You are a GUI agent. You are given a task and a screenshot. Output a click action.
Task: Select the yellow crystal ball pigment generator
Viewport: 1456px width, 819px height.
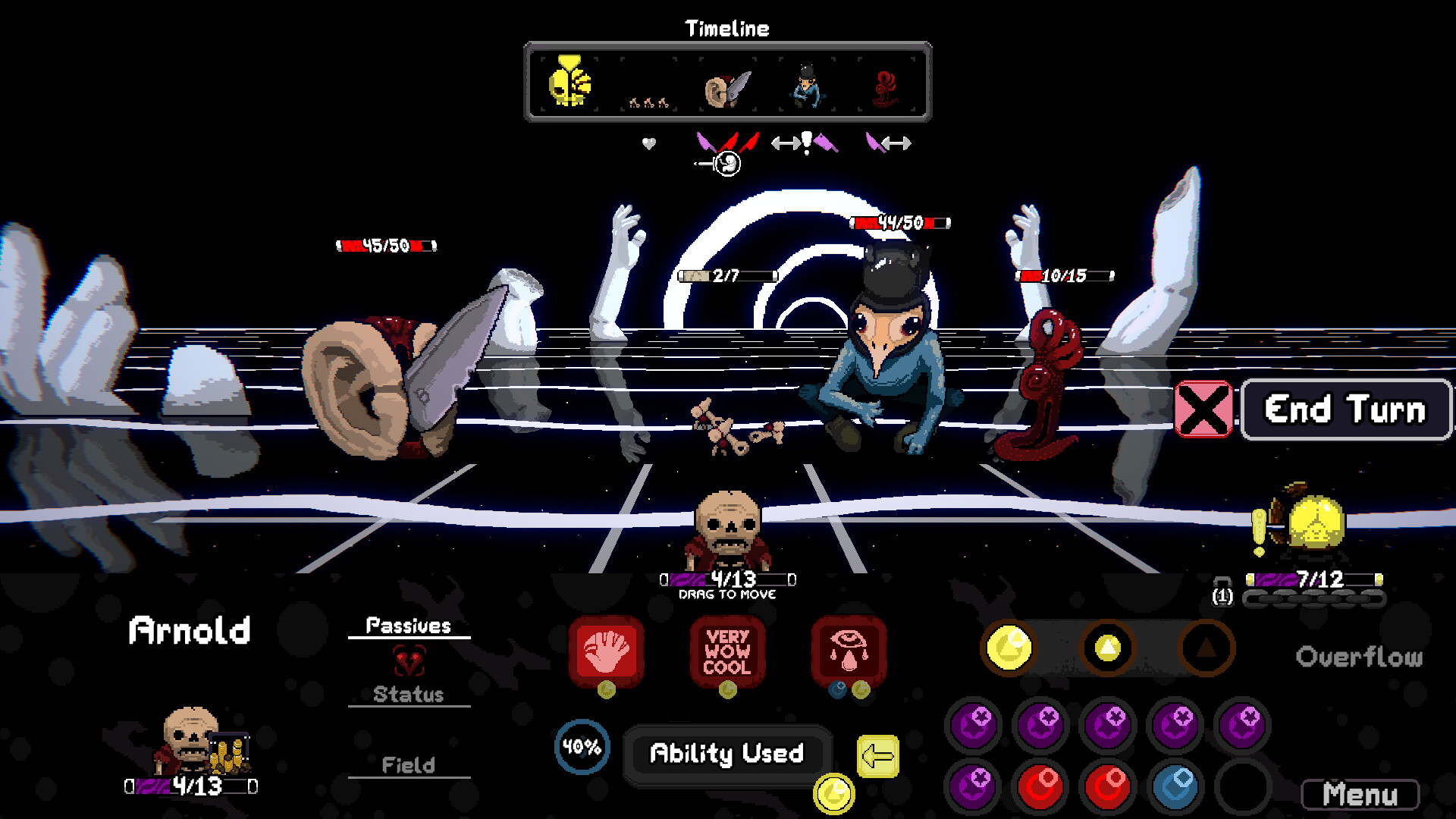tap(1314, 523)
